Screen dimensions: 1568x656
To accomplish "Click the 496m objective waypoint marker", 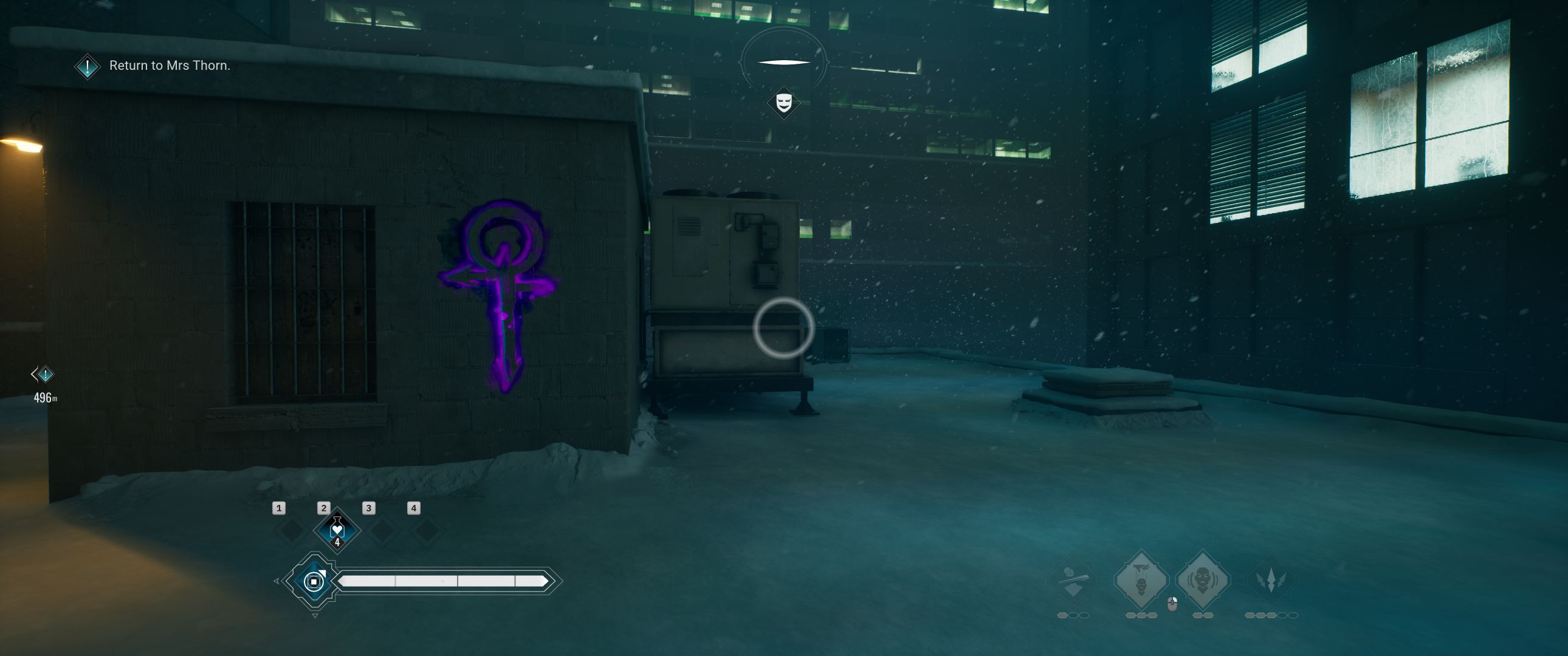I will pyautogui.click(x=44, y=374).
